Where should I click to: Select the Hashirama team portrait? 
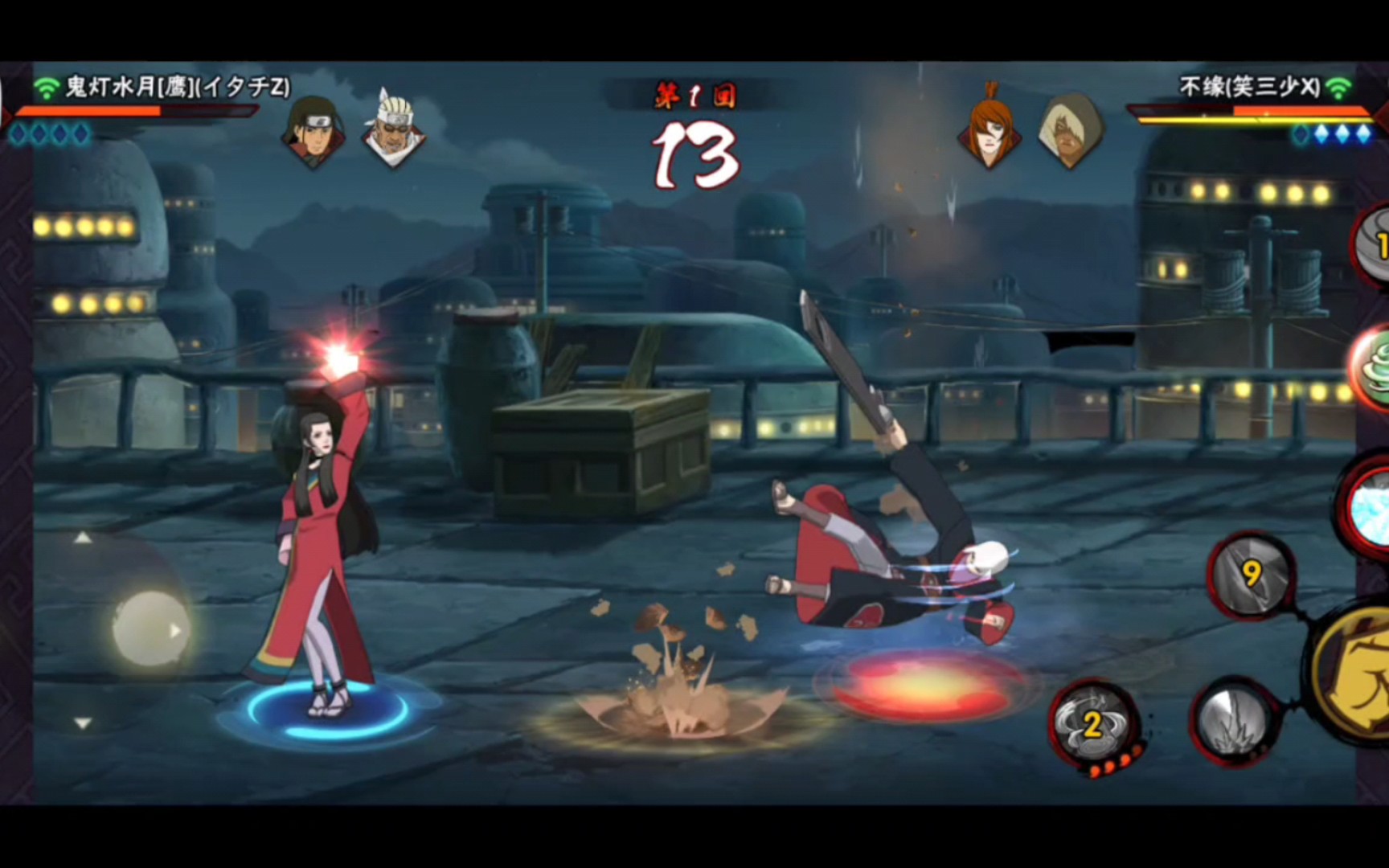click(x=313, y=130)
